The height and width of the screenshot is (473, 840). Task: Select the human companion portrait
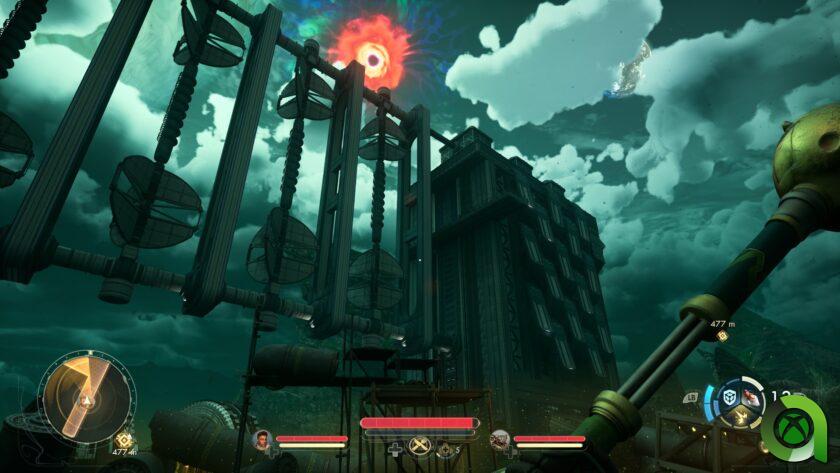263,439
